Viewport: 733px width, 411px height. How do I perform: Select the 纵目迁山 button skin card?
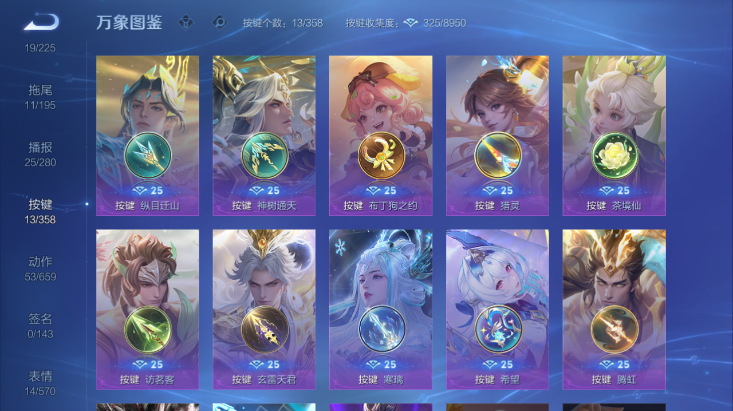point(147,135)
